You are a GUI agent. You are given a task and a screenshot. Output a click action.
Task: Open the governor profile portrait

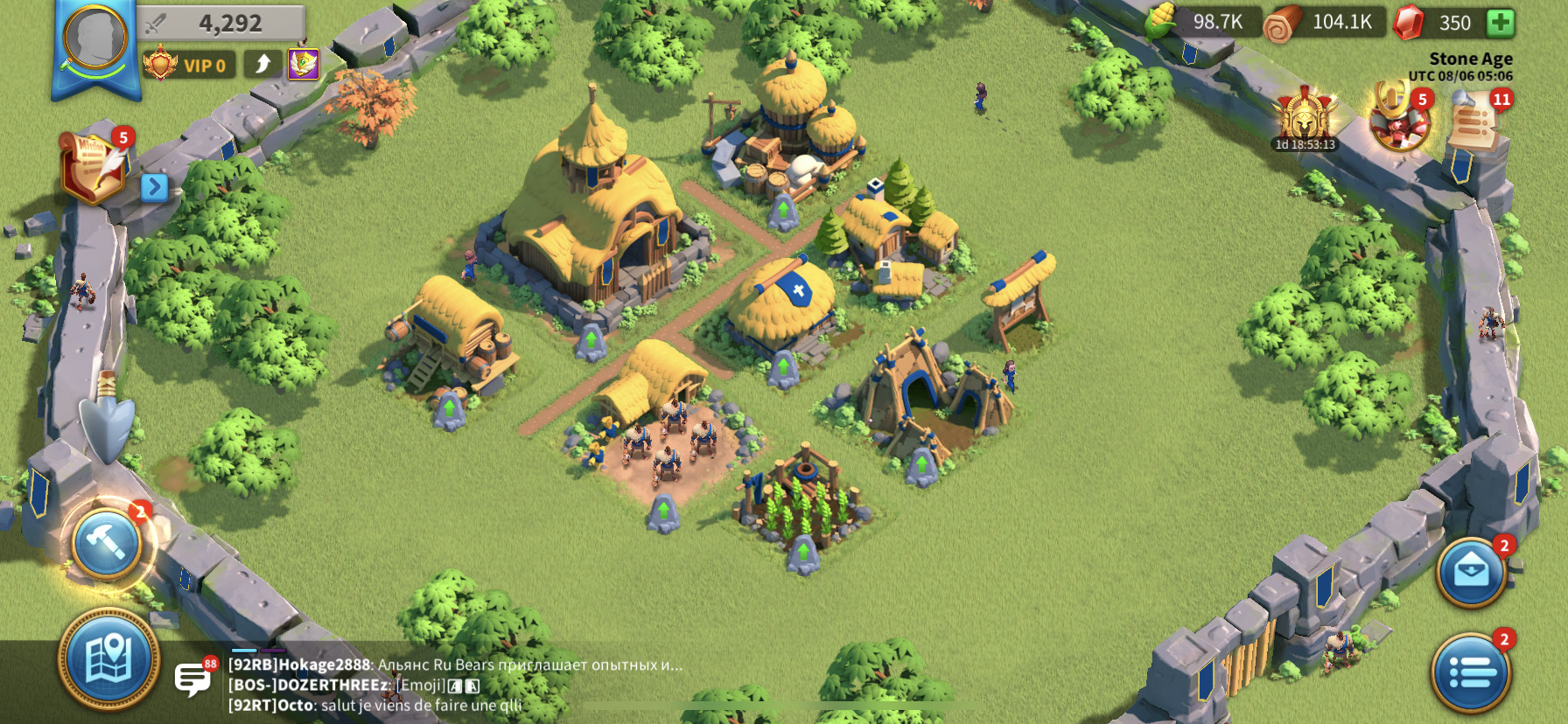click(x=95, y=38)
